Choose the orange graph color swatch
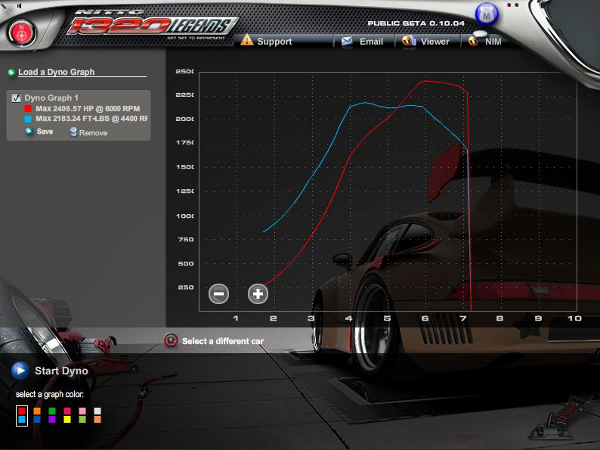 tap(37, 410)
